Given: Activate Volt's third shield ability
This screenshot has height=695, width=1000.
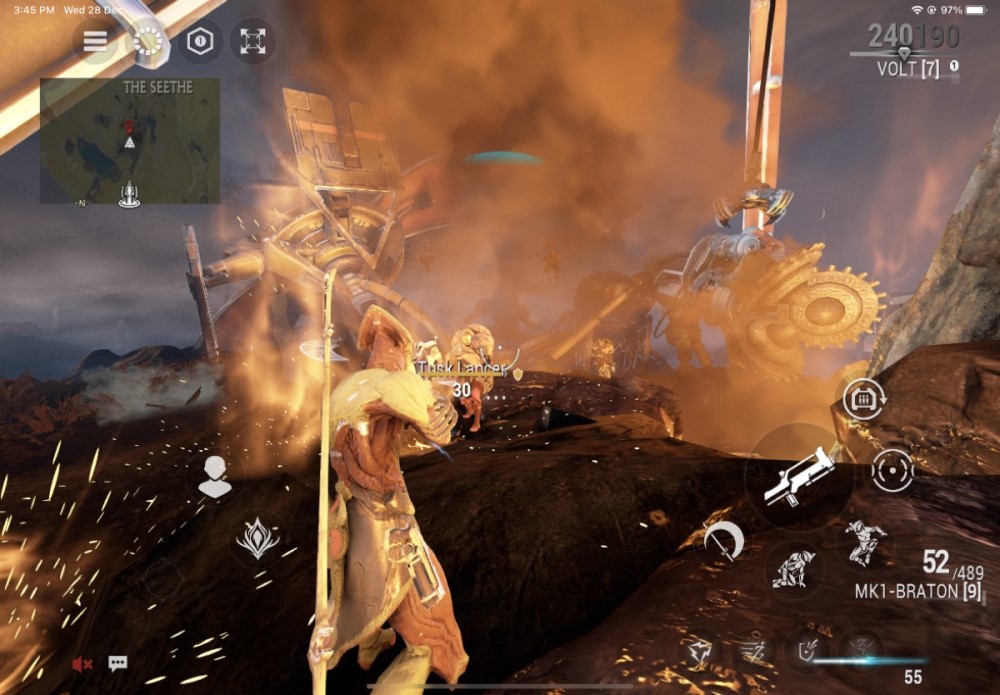Looking at the screenshot, I should [x=806, y=651].
